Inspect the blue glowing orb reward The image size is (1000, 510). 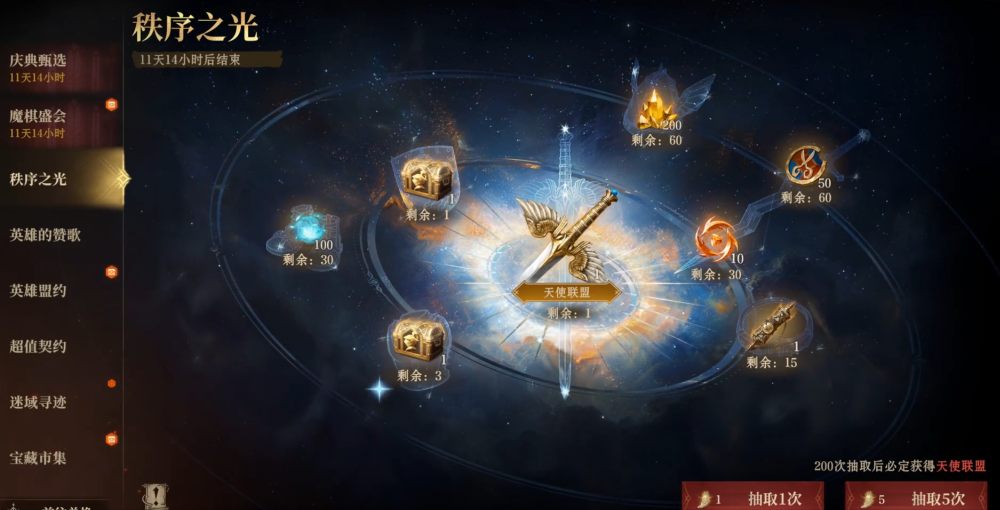[x=307, y=228]
